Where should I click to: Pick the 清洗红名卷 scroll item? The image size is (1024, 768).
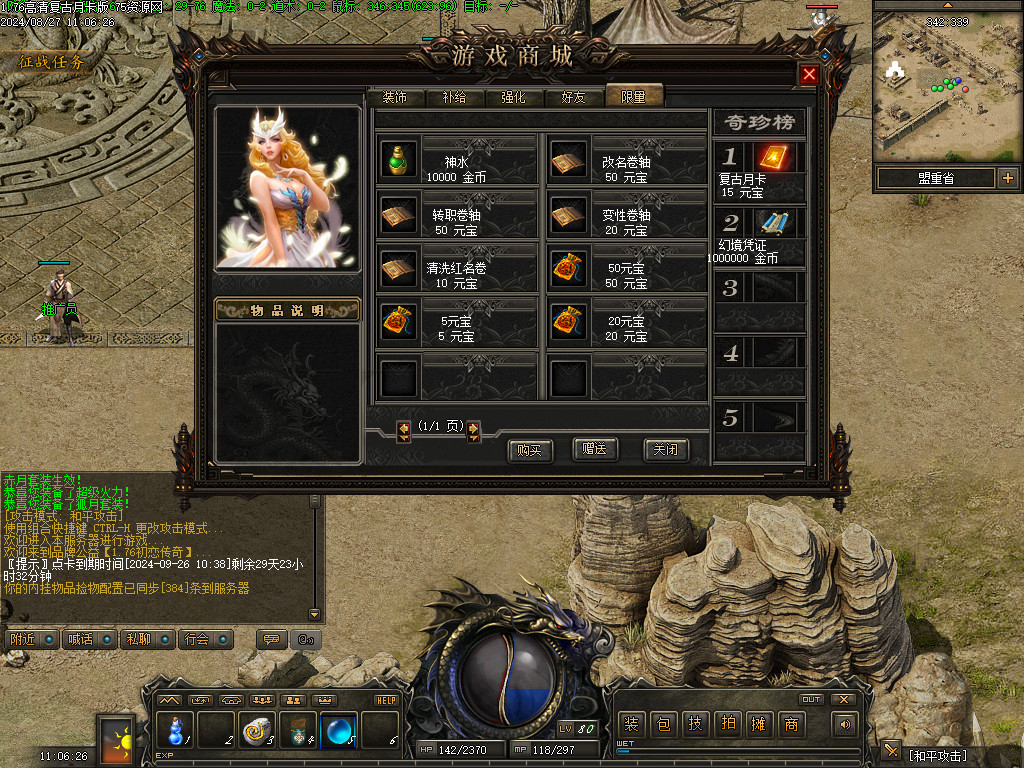tap(399, 267)
